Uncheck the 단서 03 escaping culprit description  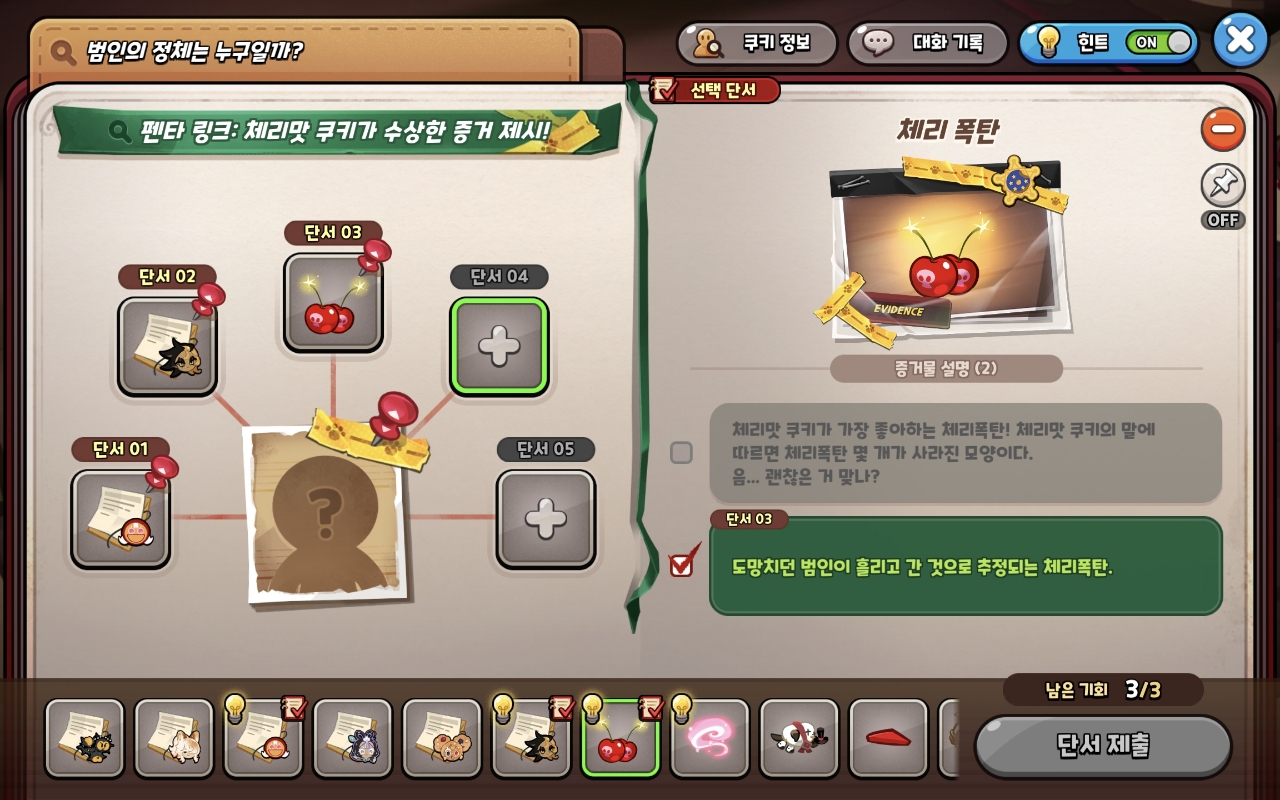(x=681, y=565)
